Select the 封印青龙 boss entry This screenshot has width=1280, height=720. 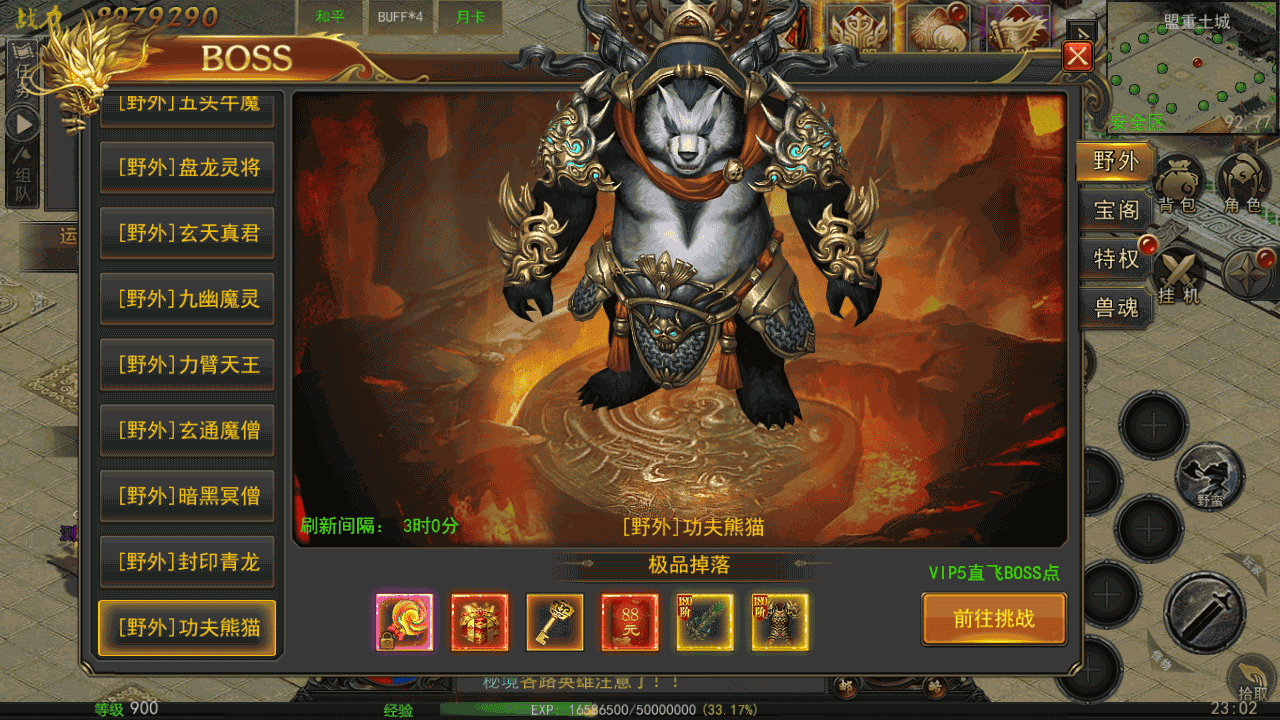tap(187, 562)
